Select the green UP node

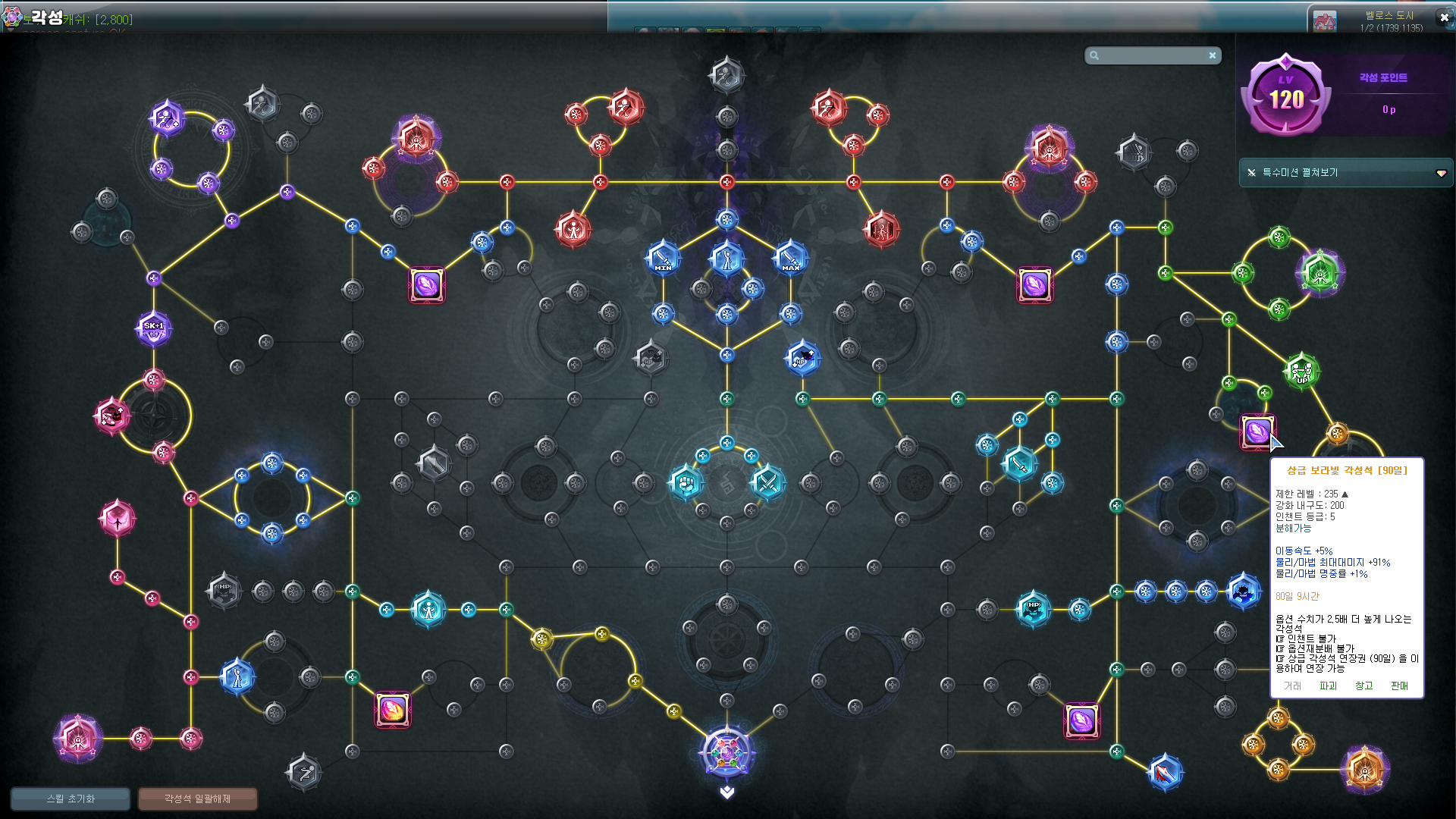[x=1301, y=372]
